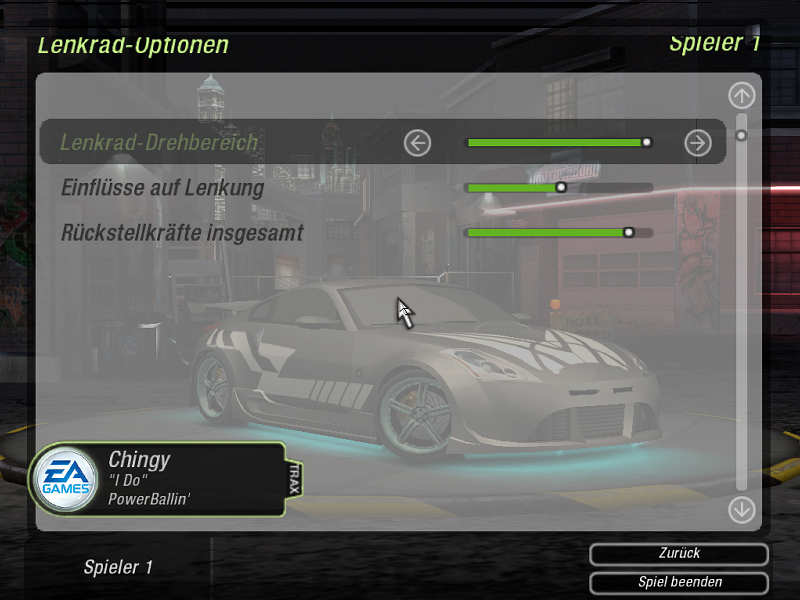Adjust the Lenkrad-Drehbereich slider bar
This screenshot has height=600, width=800.
559,143
